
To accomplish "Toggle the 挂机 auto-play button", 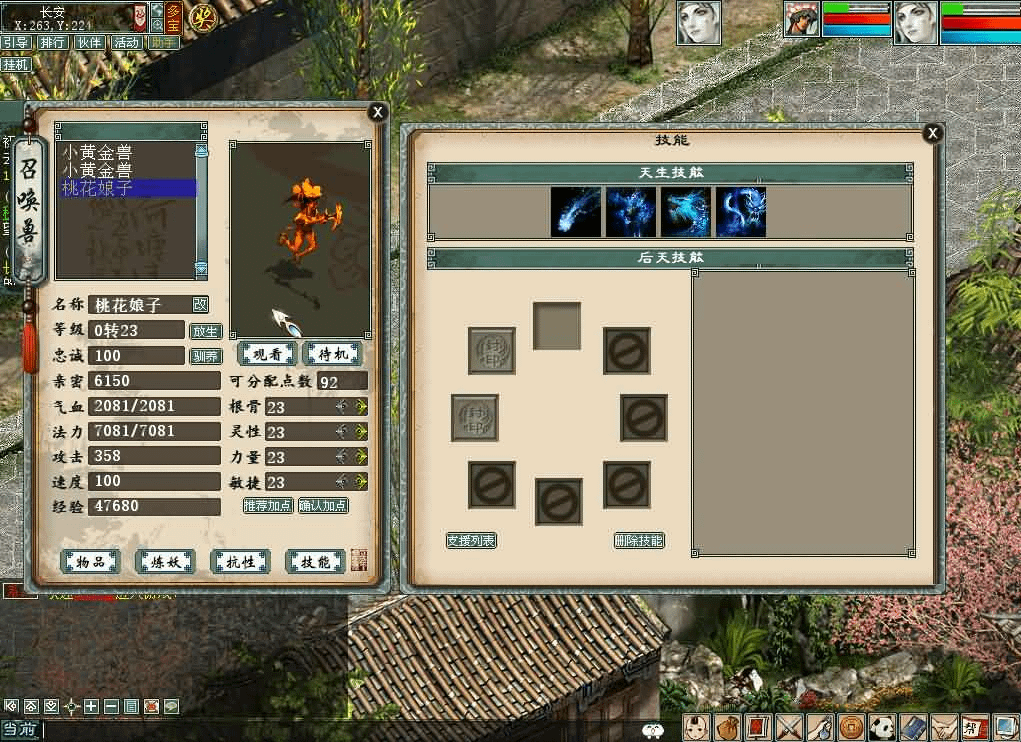I will [17, 64].
